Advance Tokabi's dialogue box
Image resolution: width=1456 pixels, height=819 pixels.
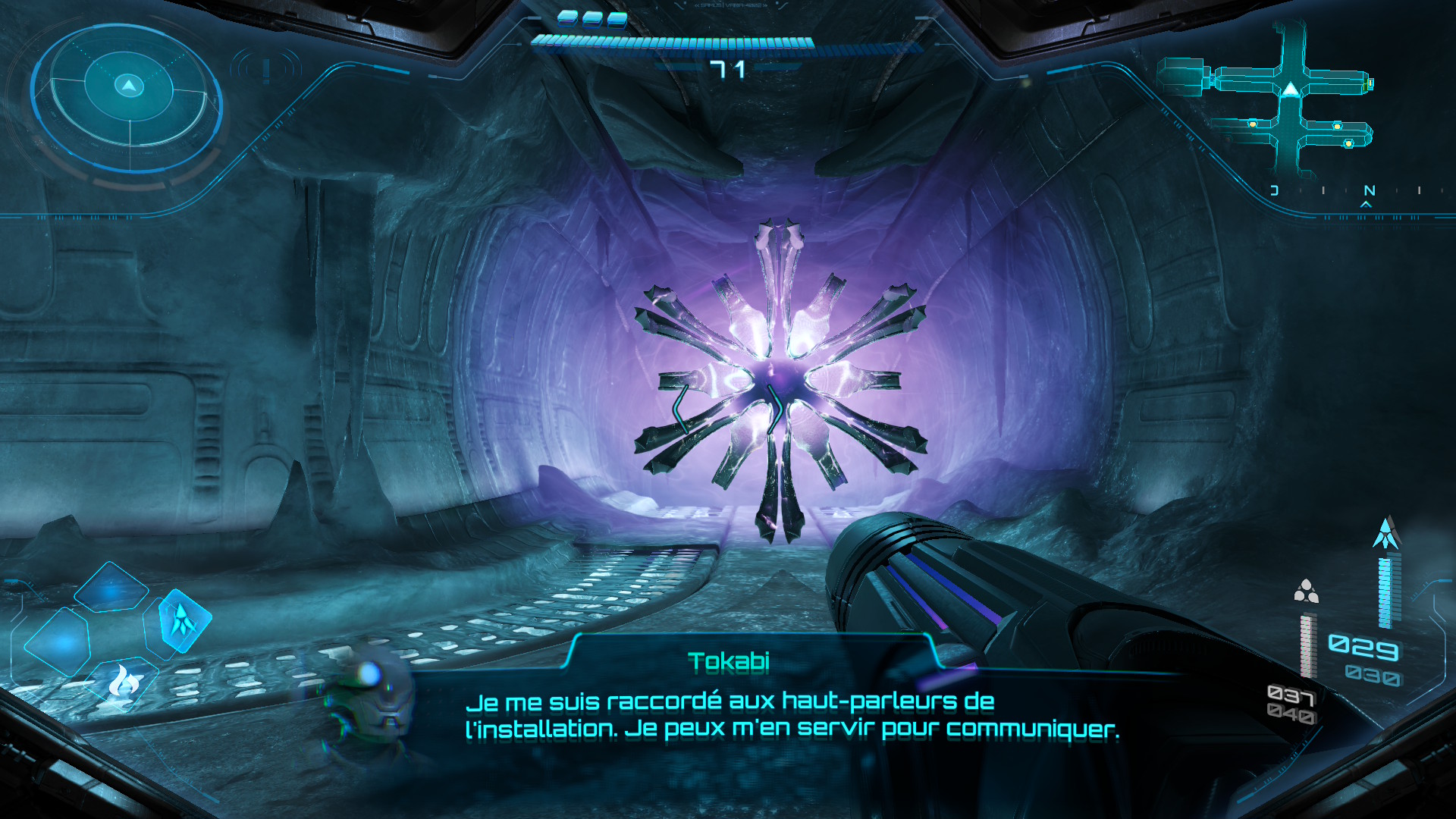click(792, 714)
